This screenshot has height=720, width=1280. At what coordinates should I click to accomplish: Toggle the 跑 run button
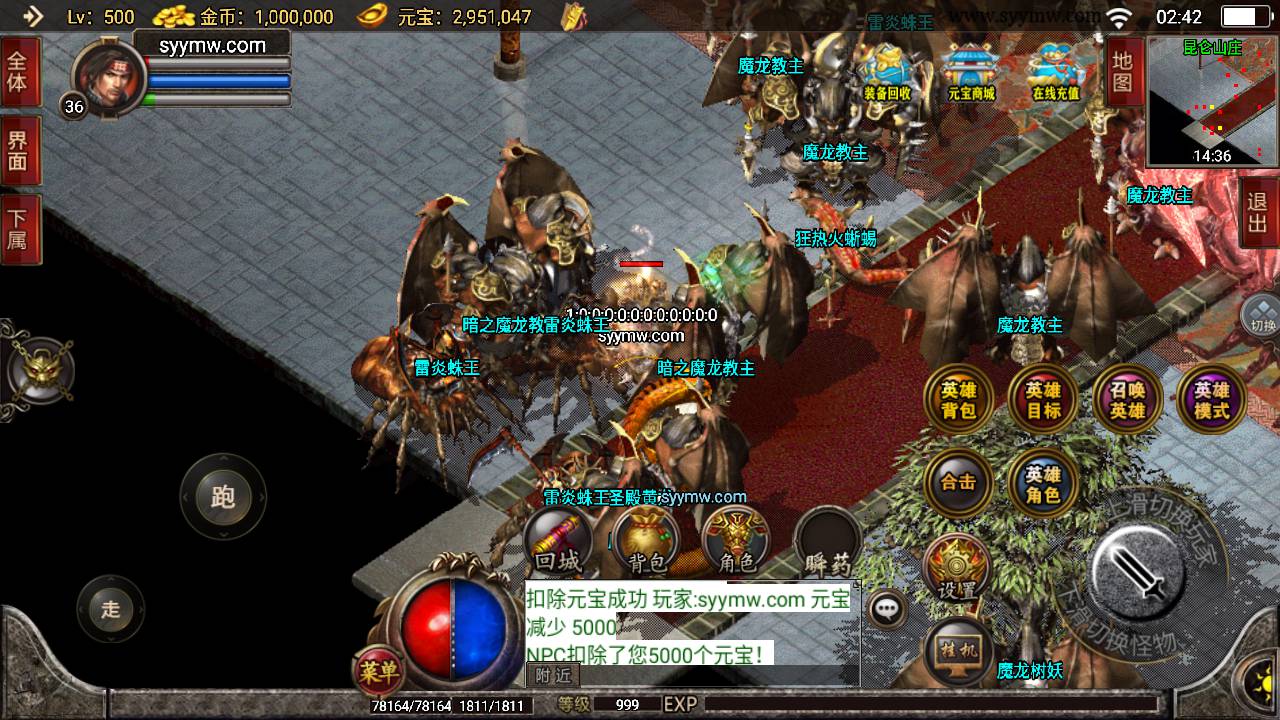222,497
